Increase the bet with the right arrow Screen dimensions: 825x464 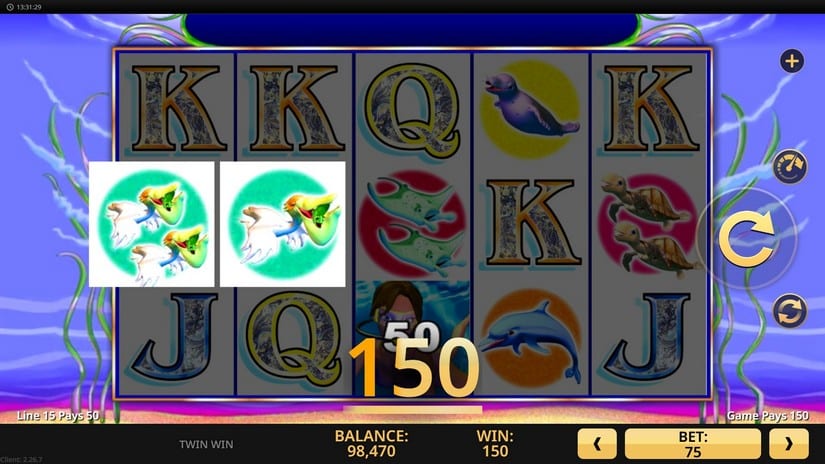pos(789,443)
